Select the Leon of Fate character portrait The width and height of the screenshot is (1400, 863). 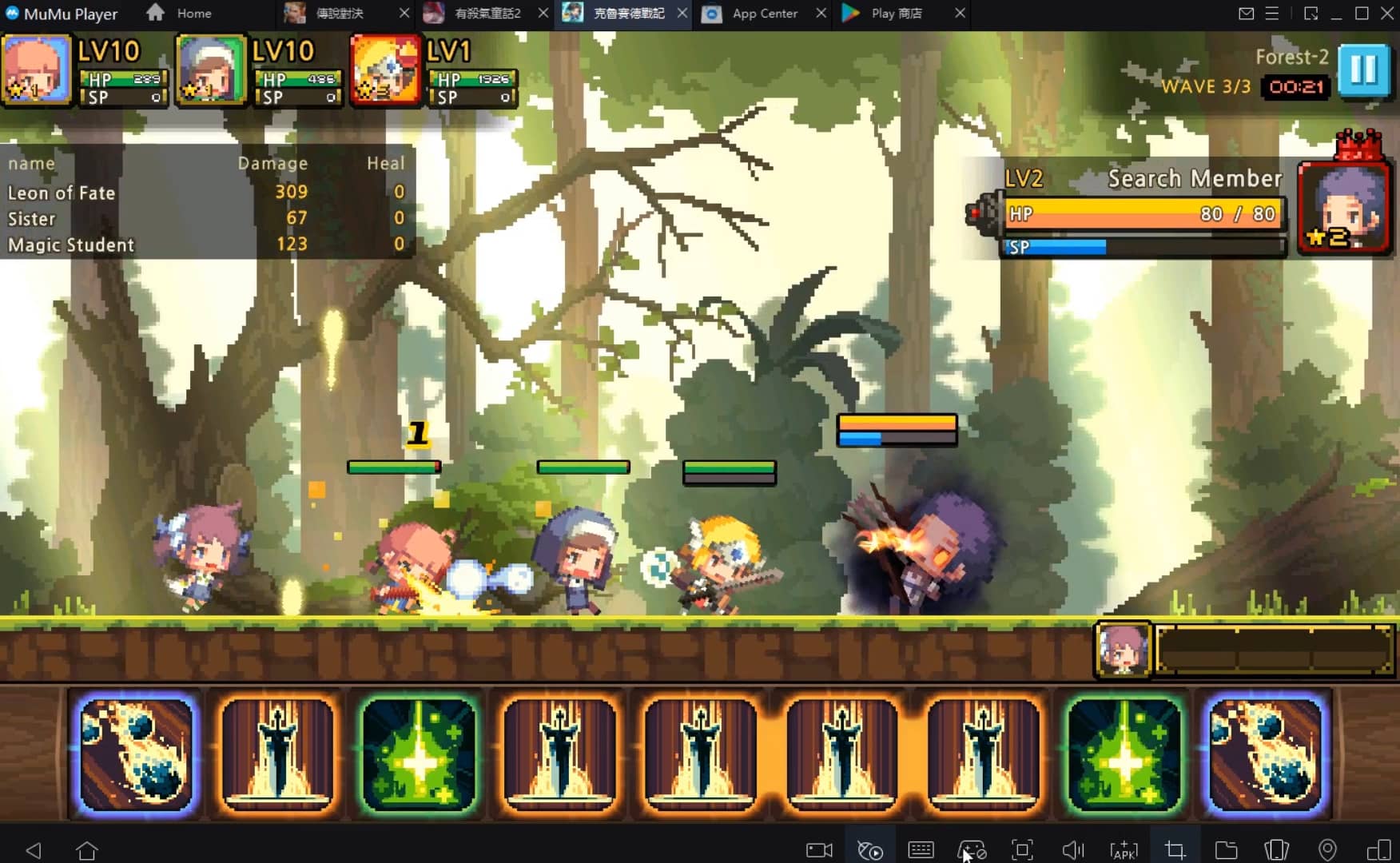tap(37, 70)
